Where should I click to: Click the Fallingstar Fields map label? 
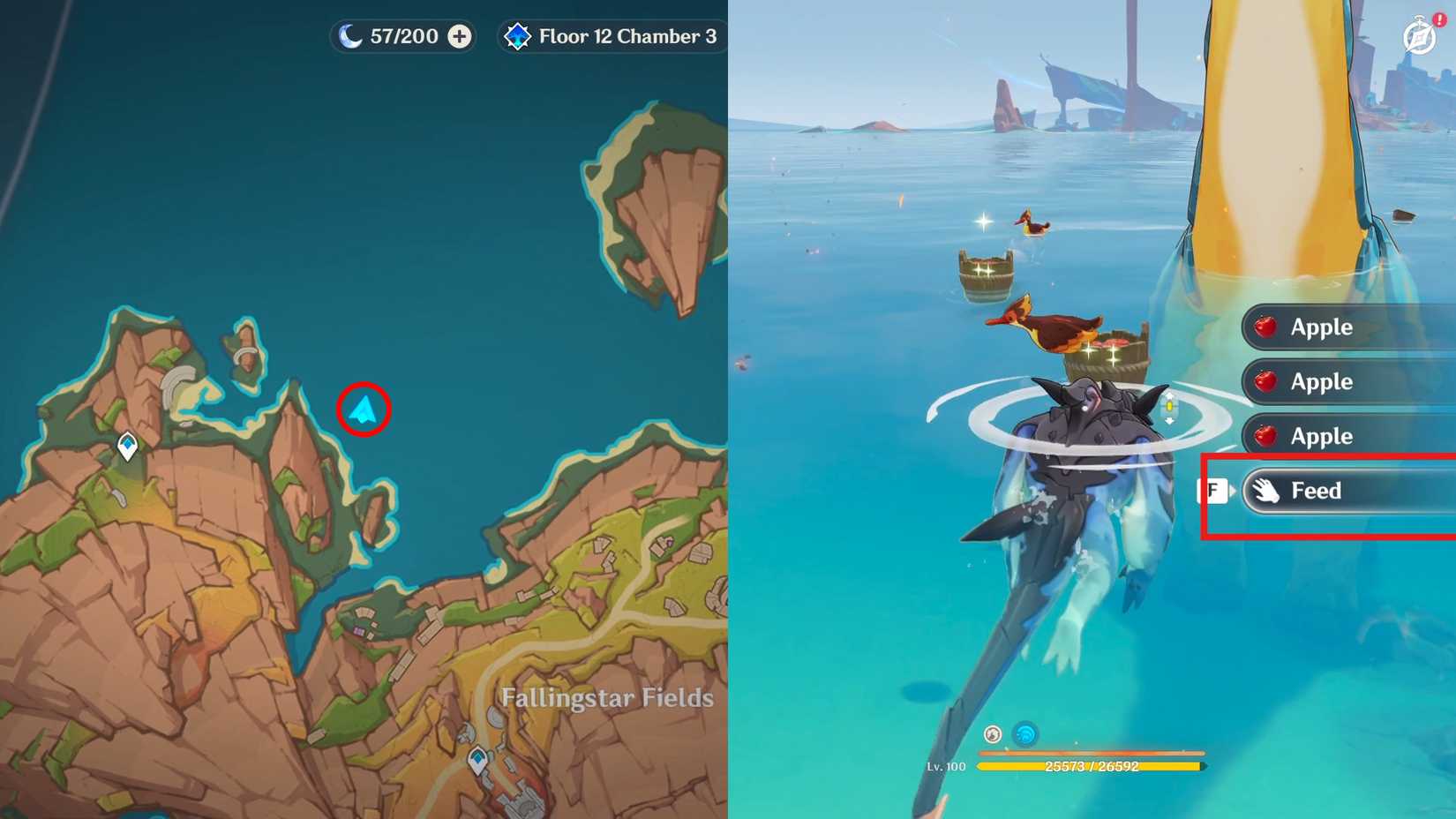tap(607, 698)
